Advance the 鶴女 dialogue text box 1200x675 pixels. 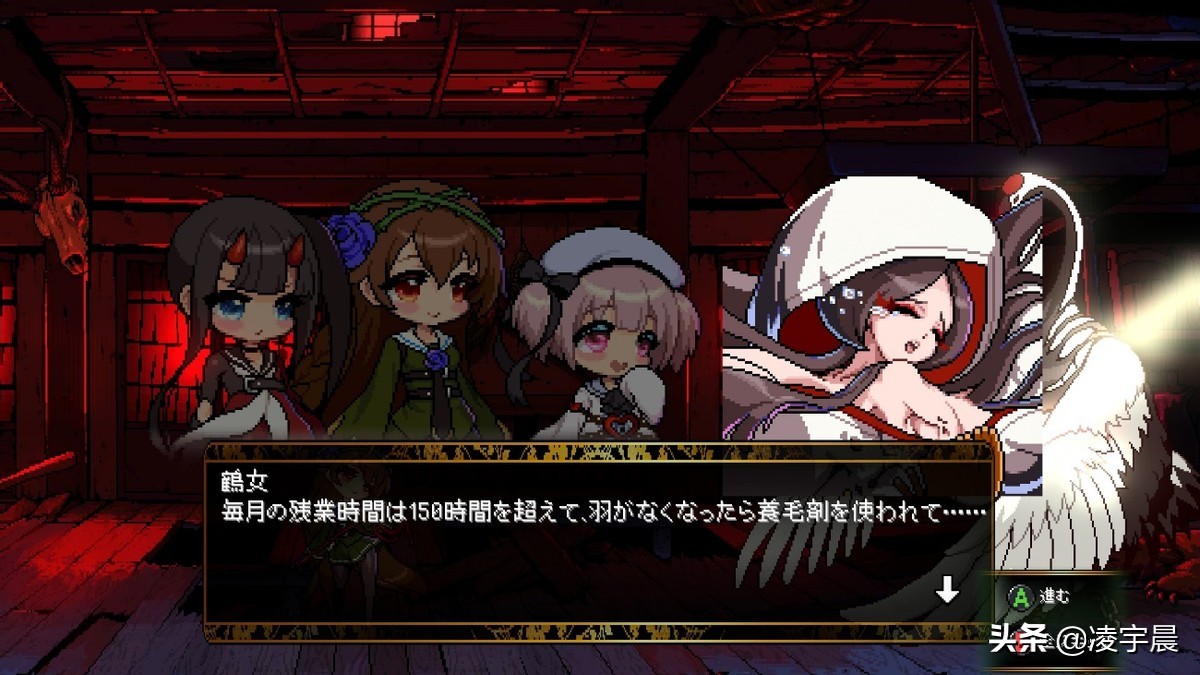(598, 540)
